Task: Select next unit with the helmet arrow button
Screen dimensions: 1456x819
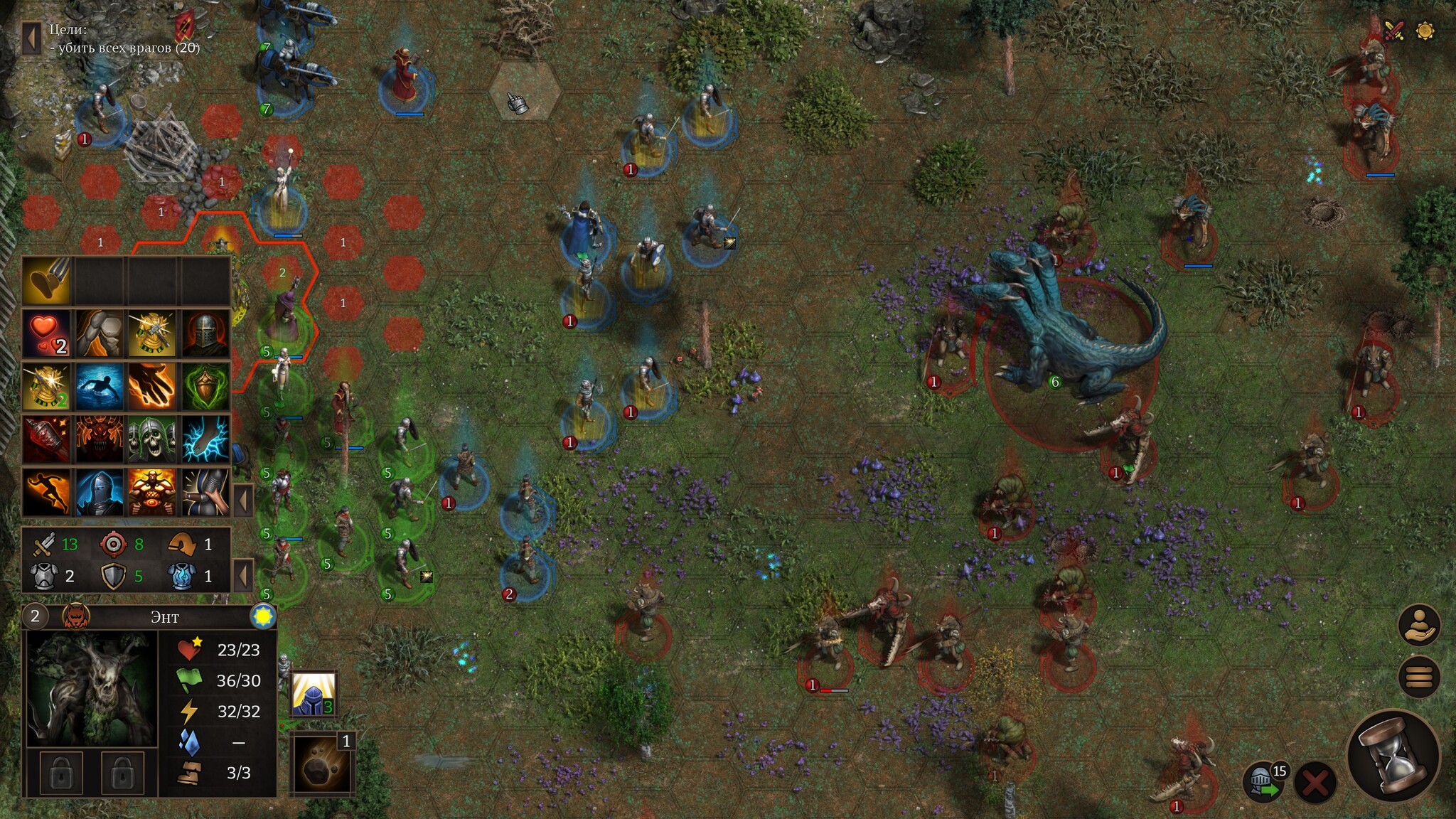Action: 1263,783
